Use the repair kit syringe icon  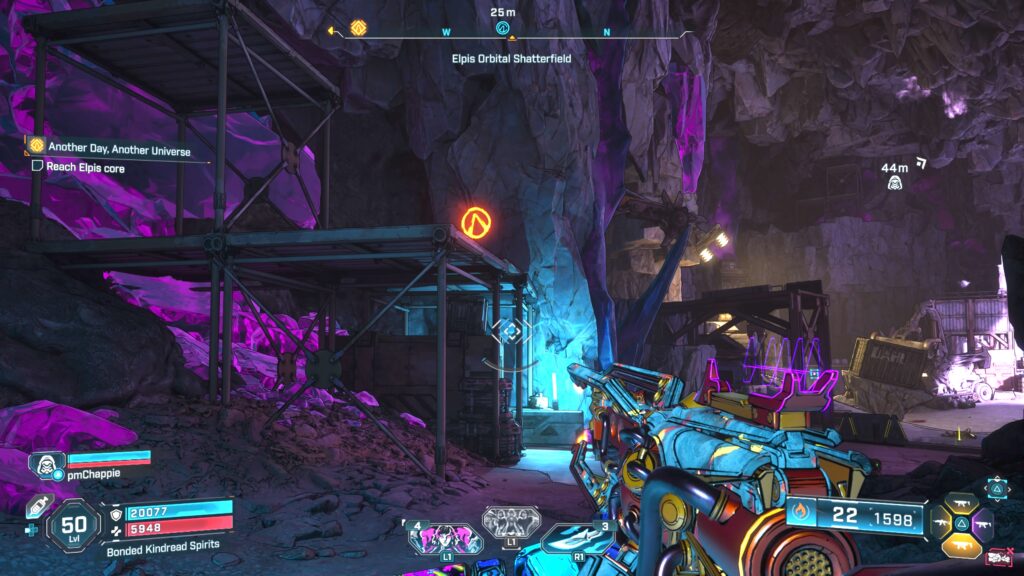[35, 507]
